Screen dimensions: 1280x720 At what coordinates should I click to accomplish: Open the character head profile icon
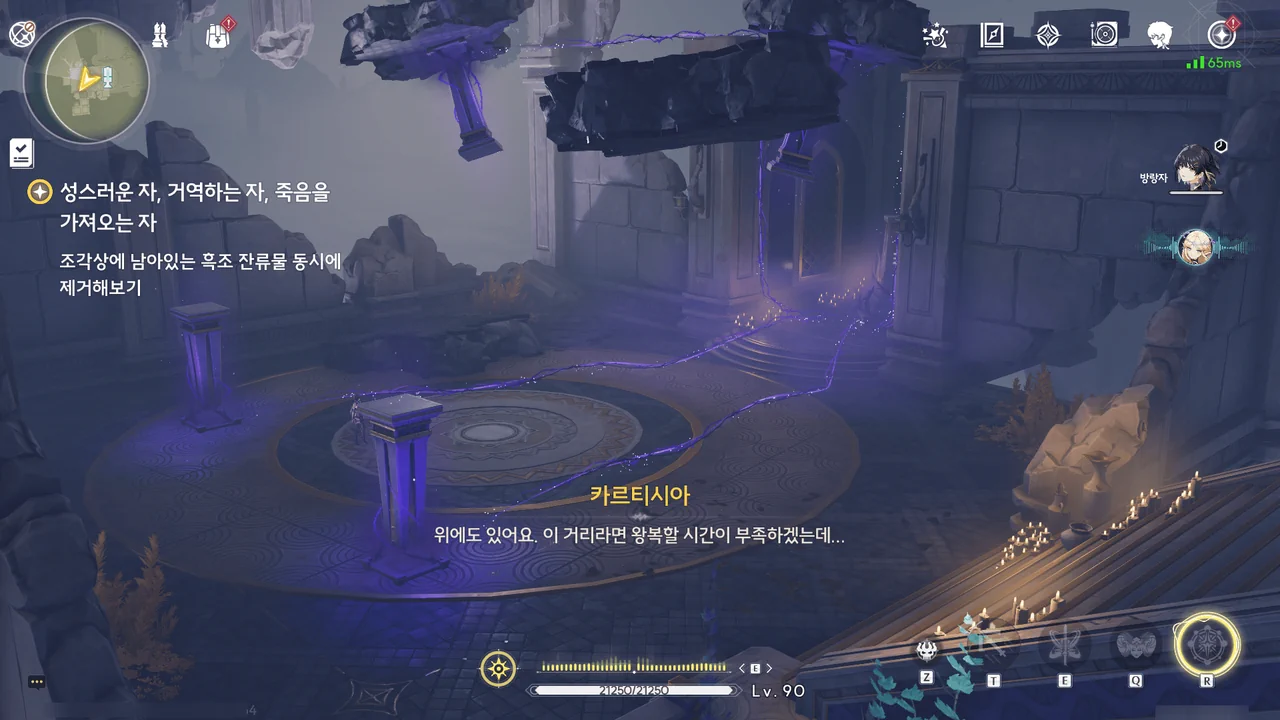point(1159,36)
